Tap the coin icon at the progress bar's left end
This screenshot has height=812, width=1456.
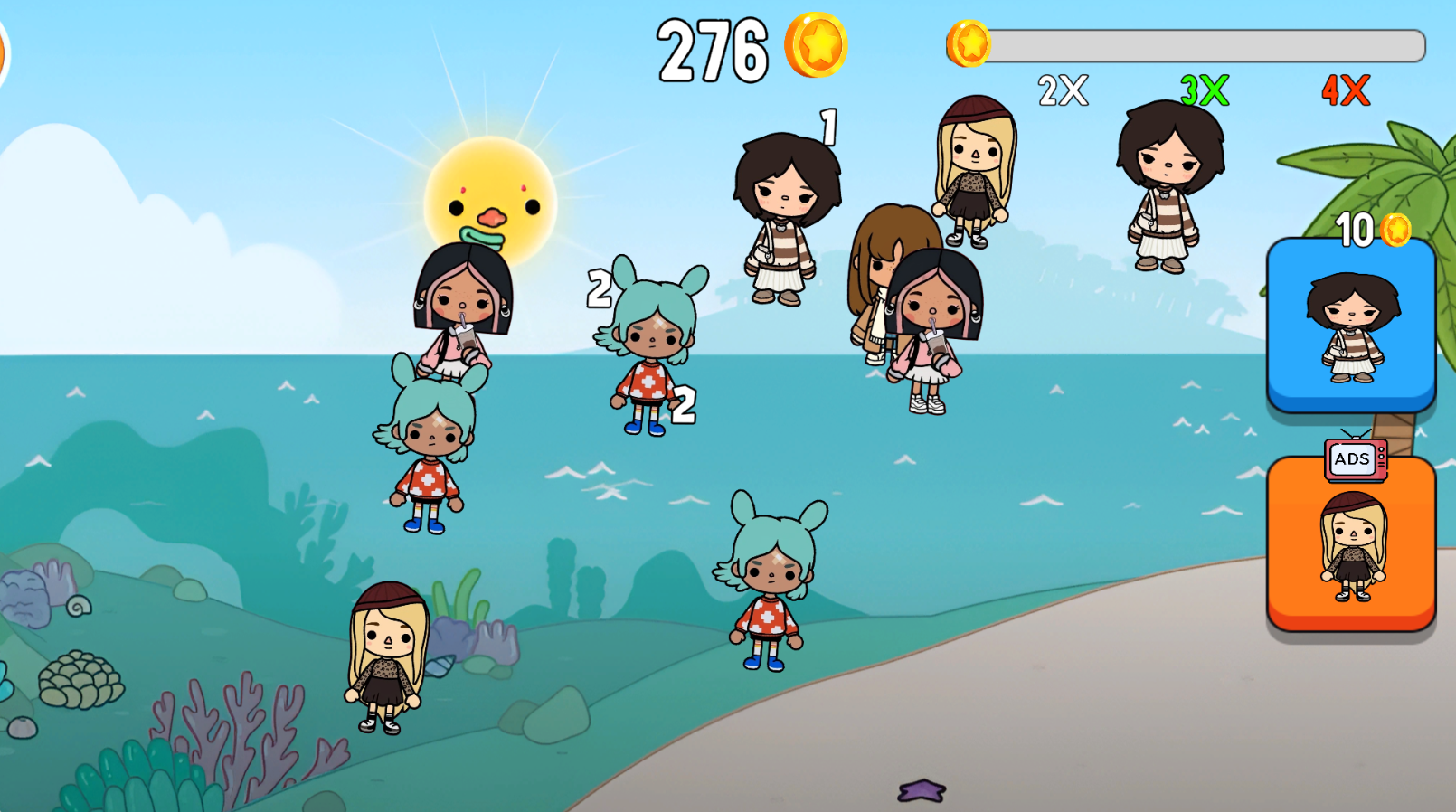click(969, 43)
